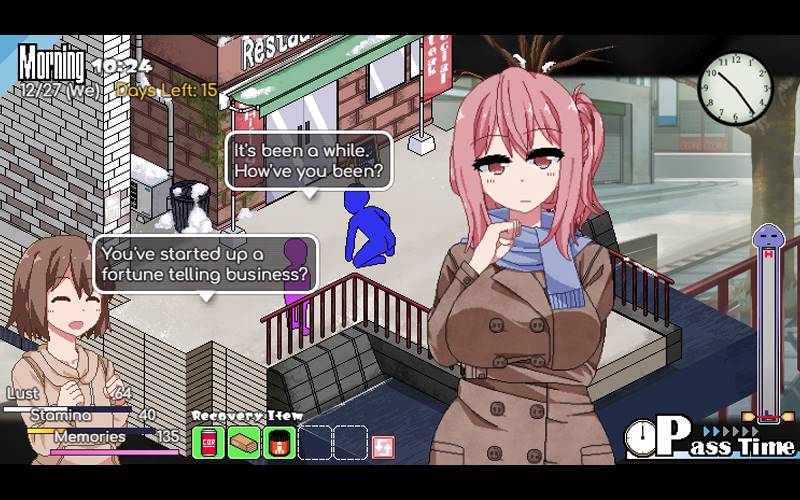Image resolution: width=800 pixels, height=500 pixels.
Task: Select the bread loaf recovery item
Action: 244,441
